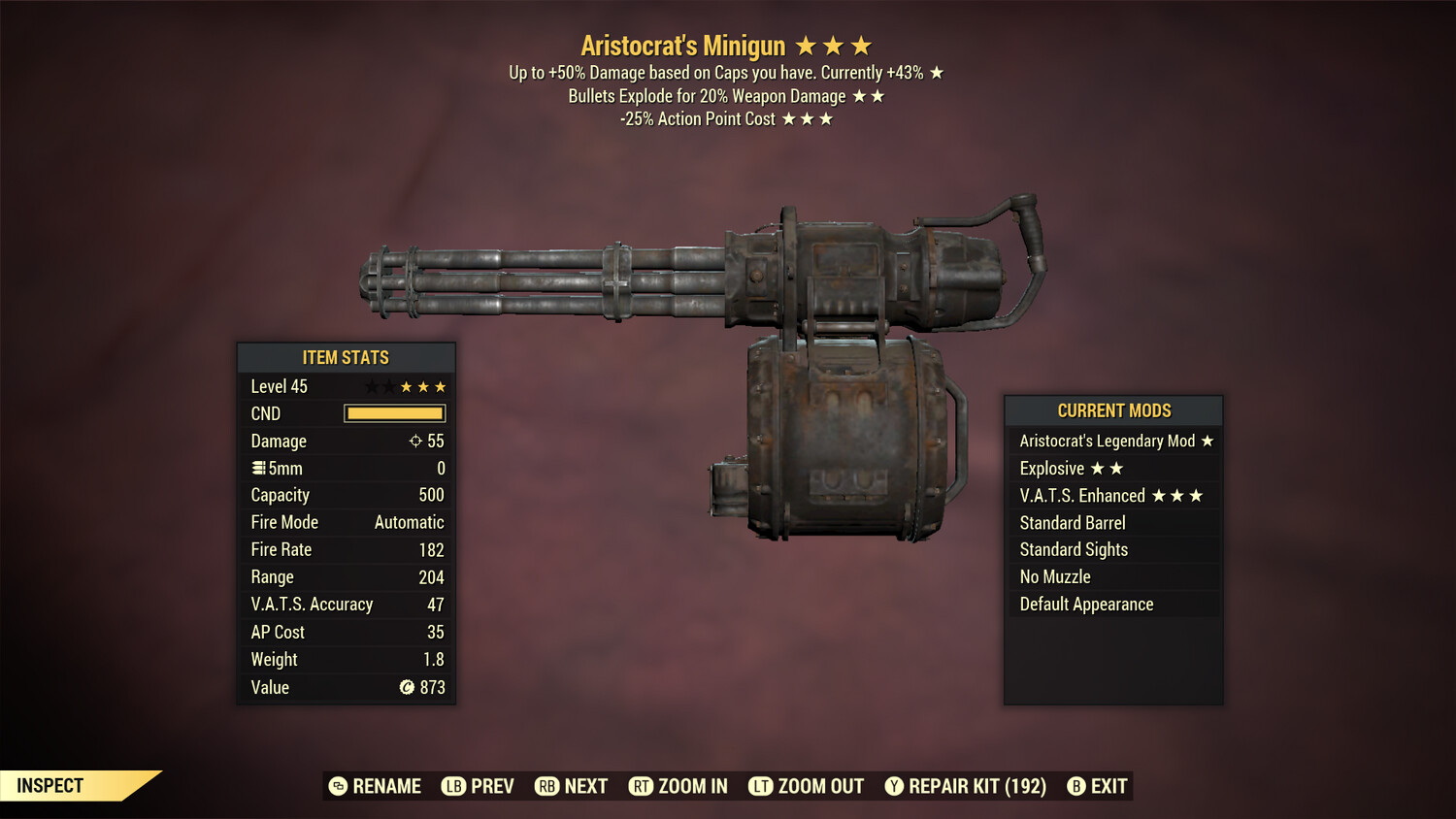Expand the Current Mods panel header
This screenshot has height=819, width=1456.
coord(1113,410)
